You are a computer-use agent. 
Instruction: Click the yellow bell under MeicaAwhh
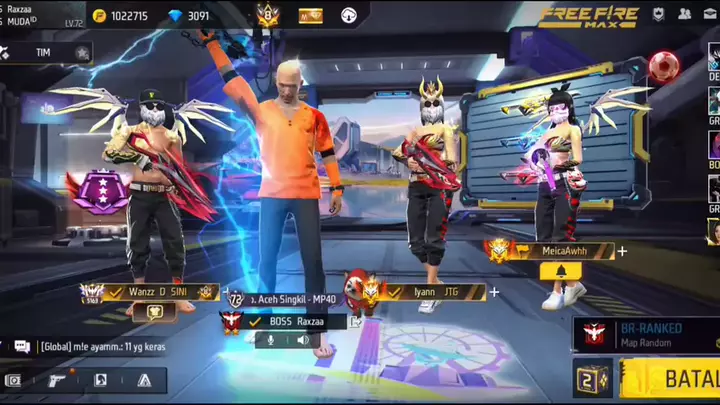[560, 271]
